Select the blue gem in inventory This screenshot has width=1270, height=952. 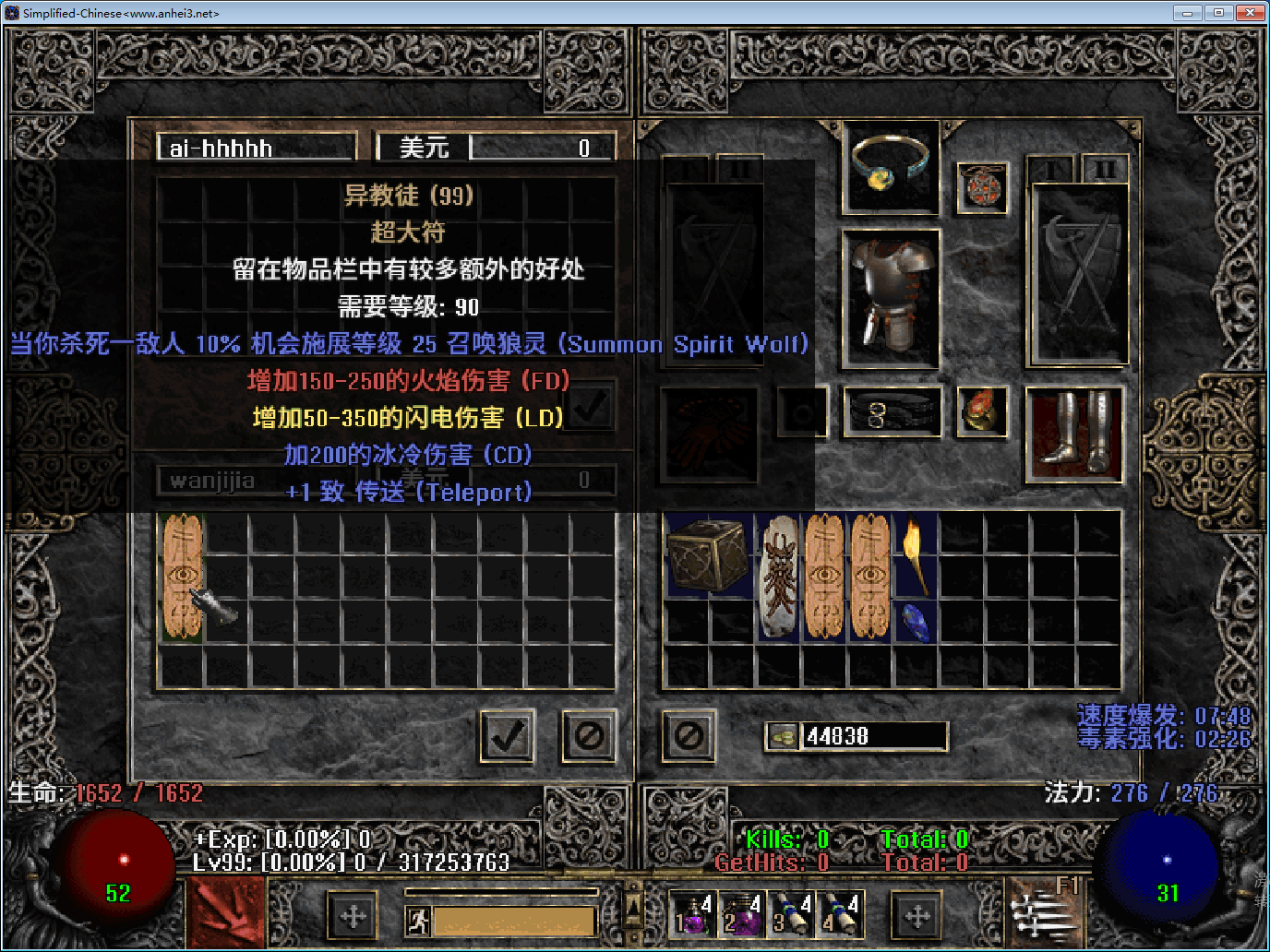click(915, 621)
